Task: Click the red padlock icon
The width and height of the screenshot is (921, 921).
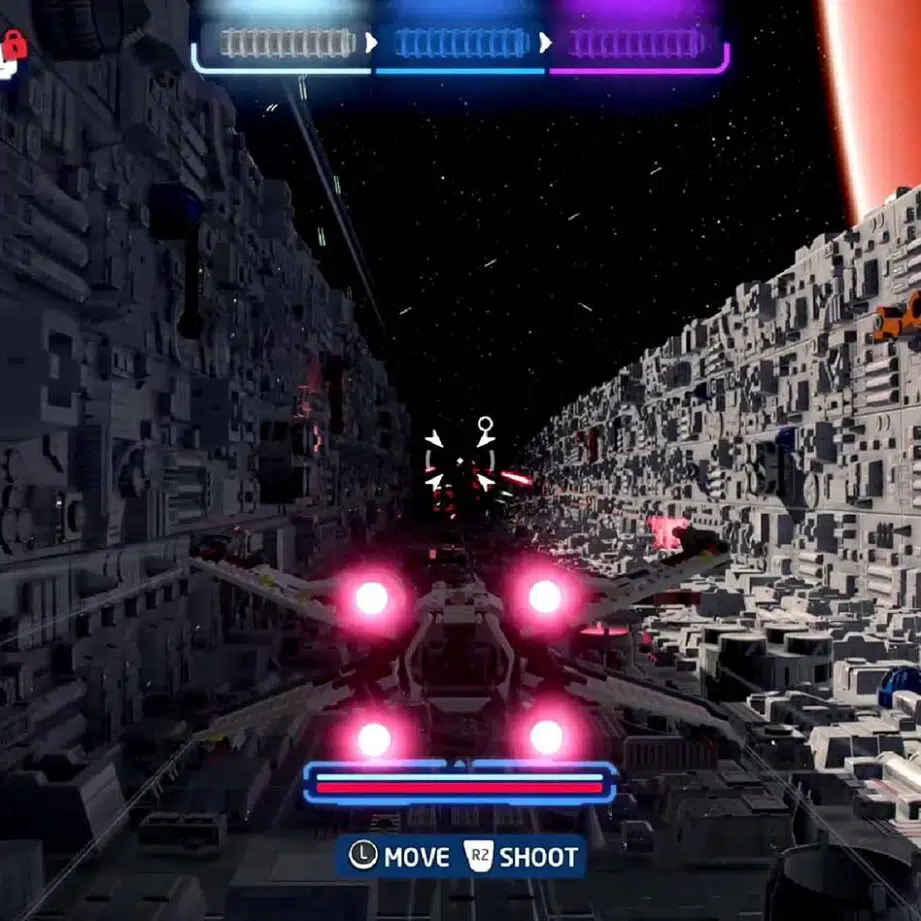Action: (15, 44)
